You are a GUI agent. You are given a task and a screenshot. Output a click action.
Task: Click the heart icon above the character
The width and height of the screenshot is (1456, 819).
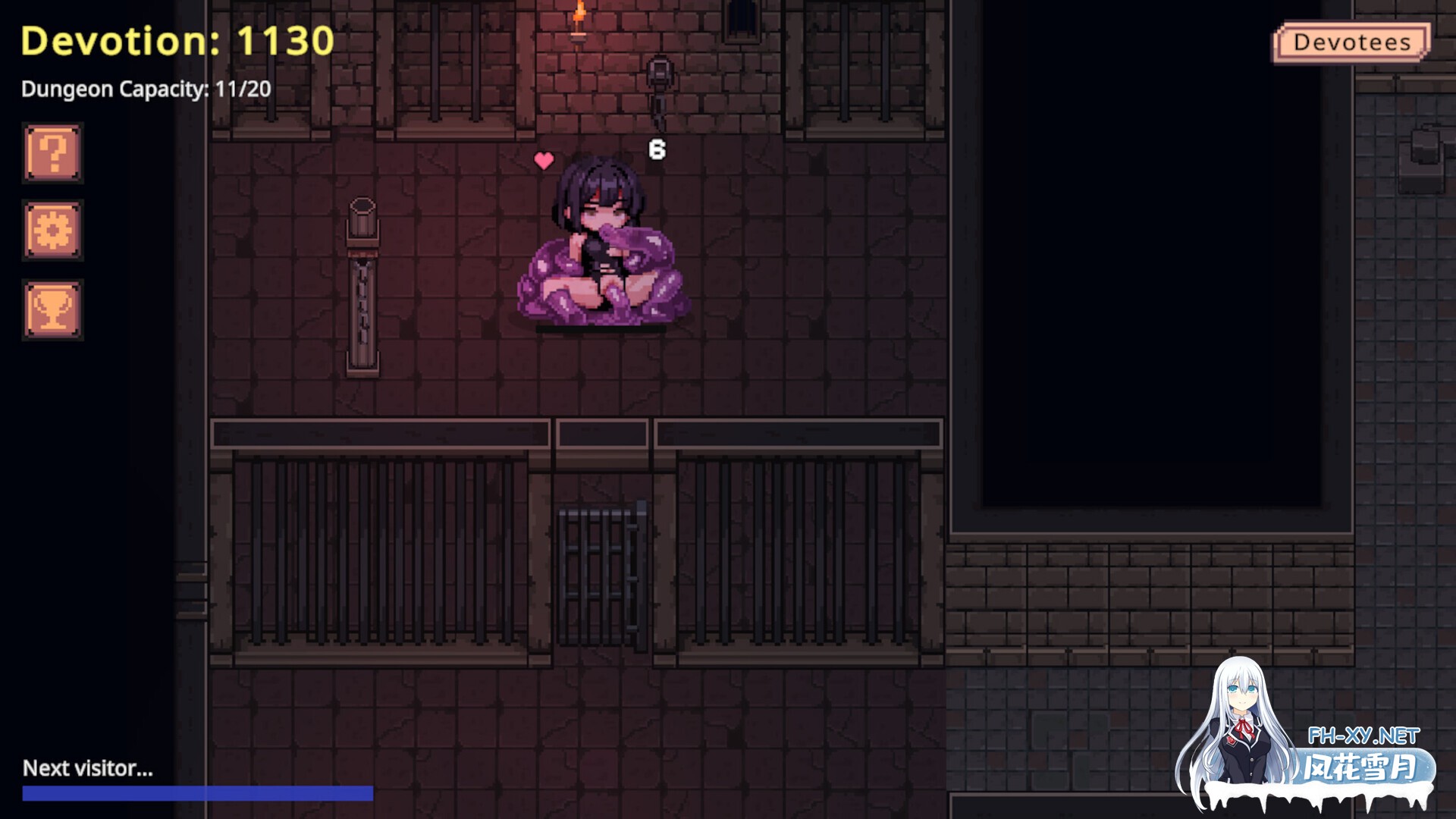(x=543, y=161)
